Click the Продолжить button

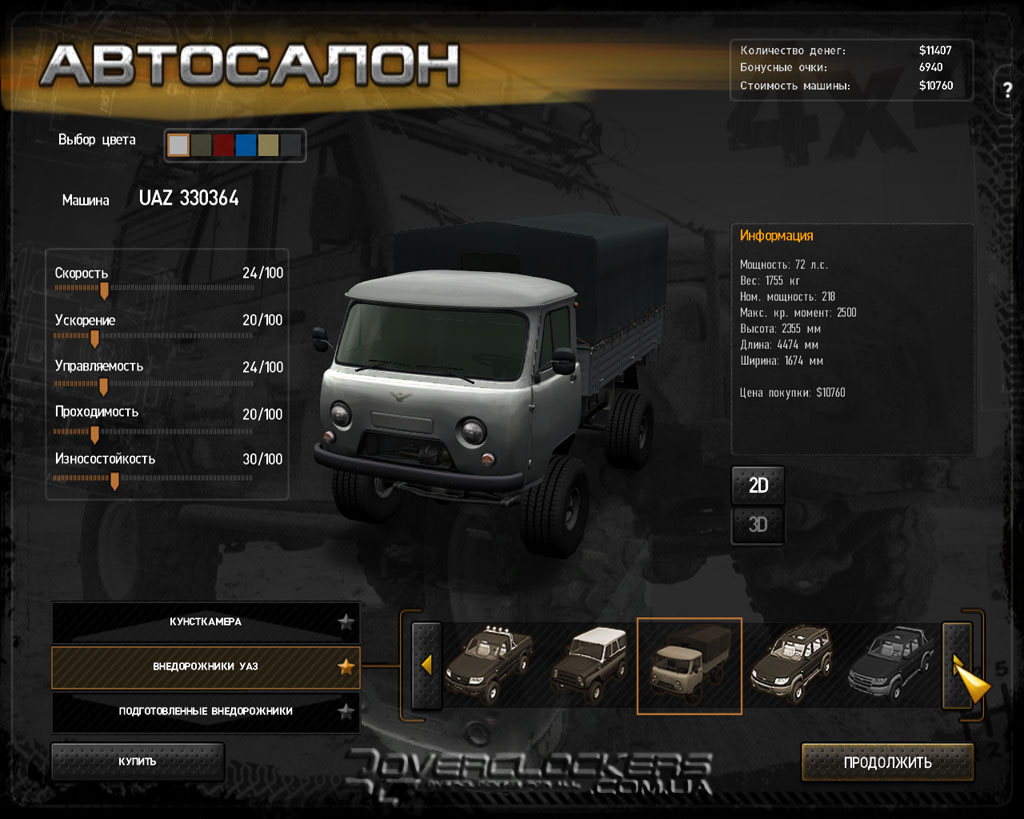(887, 762)
